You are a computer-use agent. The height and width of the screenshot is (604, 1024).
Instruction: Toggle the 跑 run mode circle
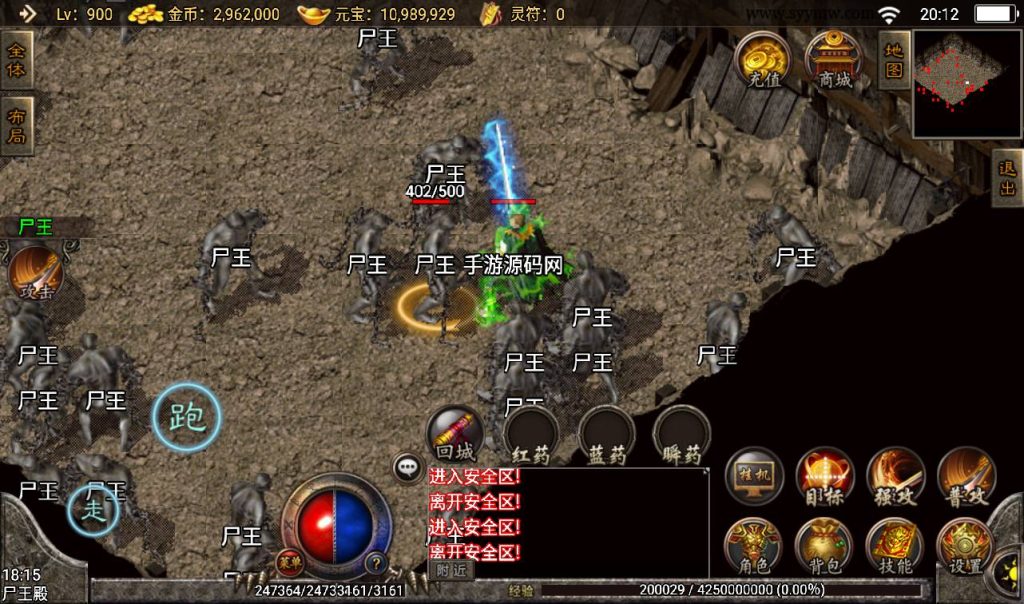[x=186, y=416]
